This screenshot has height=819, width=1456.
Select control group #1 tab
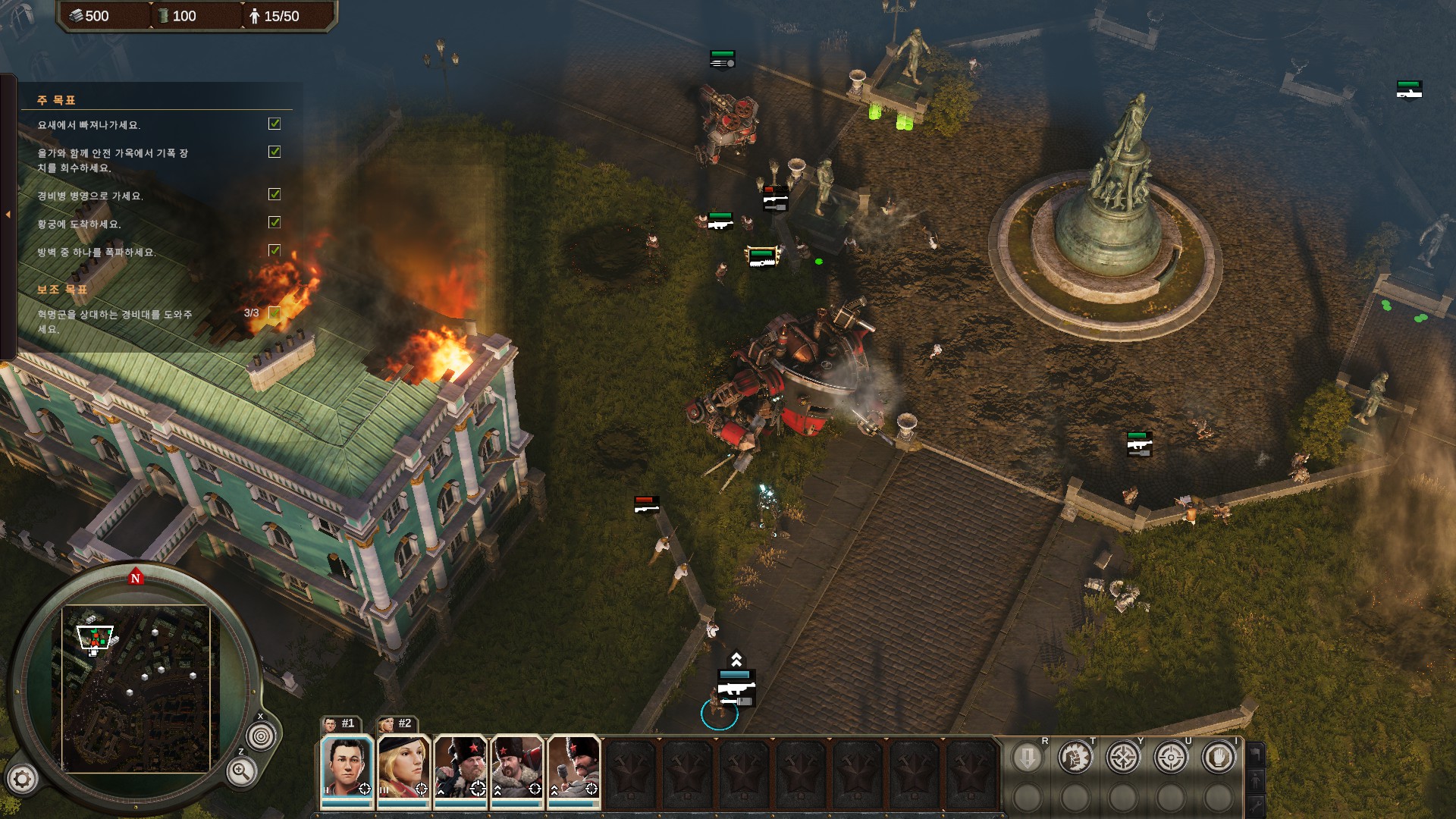[340, 723]
